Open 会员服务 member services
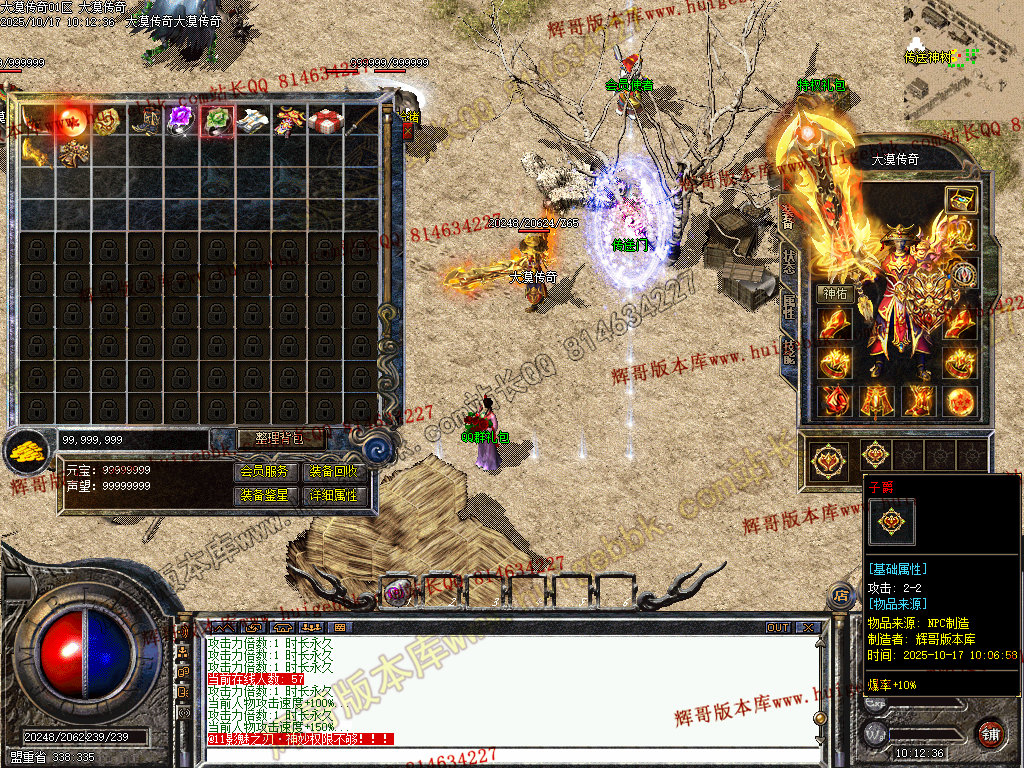Screen dimensions: 1024x768 [x=264, y=471]
